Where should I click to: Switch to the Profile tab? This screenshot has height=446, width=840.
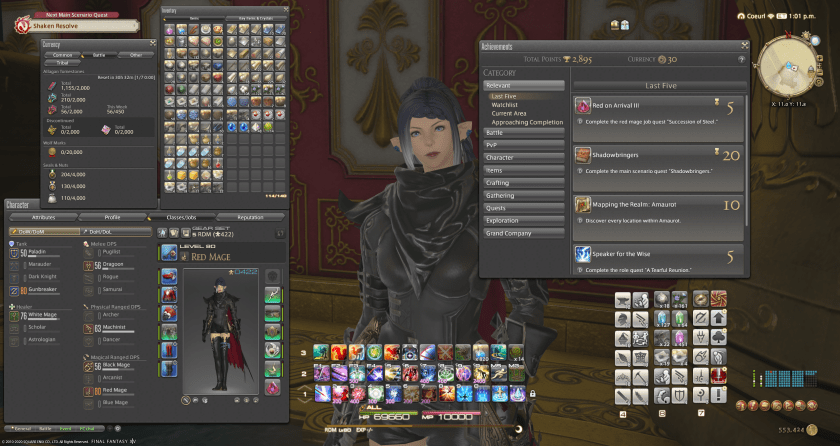pos(112,216)
